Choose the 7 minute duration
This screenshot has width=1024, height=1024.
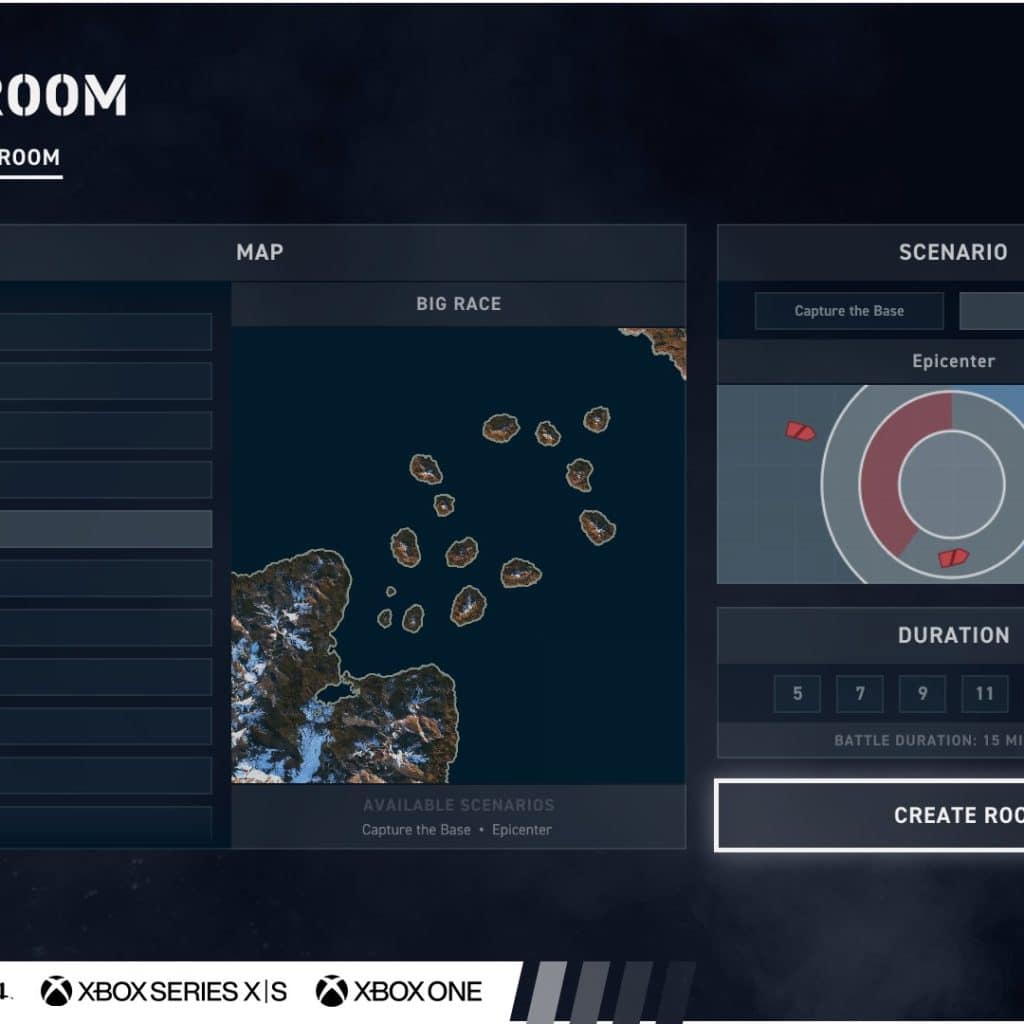pyautogui.click(x=860, y=694)
